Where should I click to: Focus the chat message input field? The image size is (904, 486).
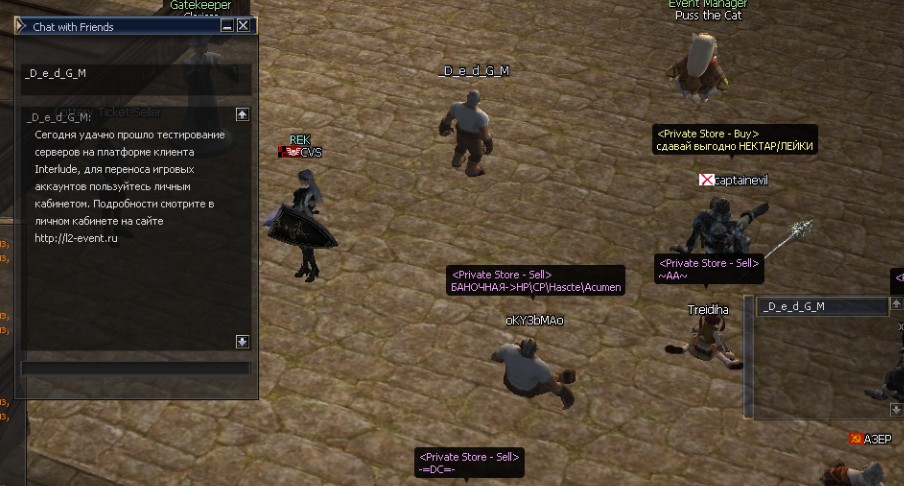tap(135, 368)
